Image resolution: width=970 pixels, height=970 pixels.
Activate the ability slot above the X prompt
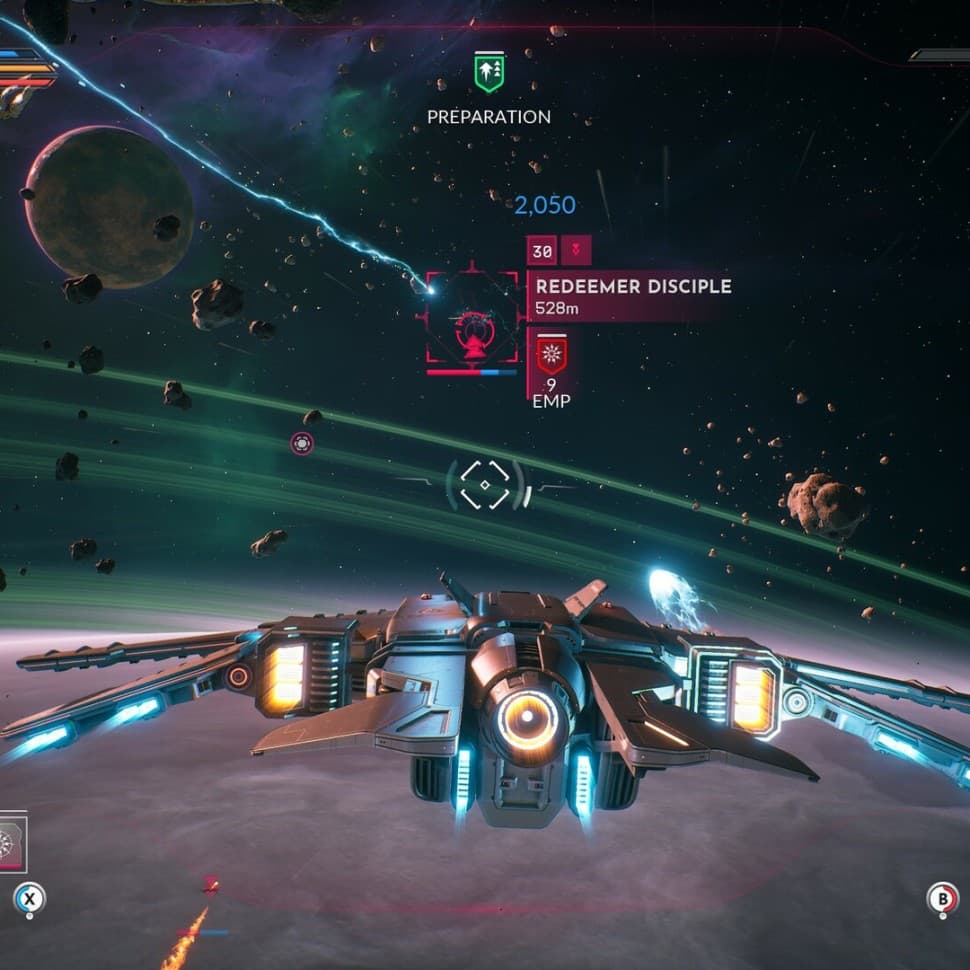pos(12,841)
